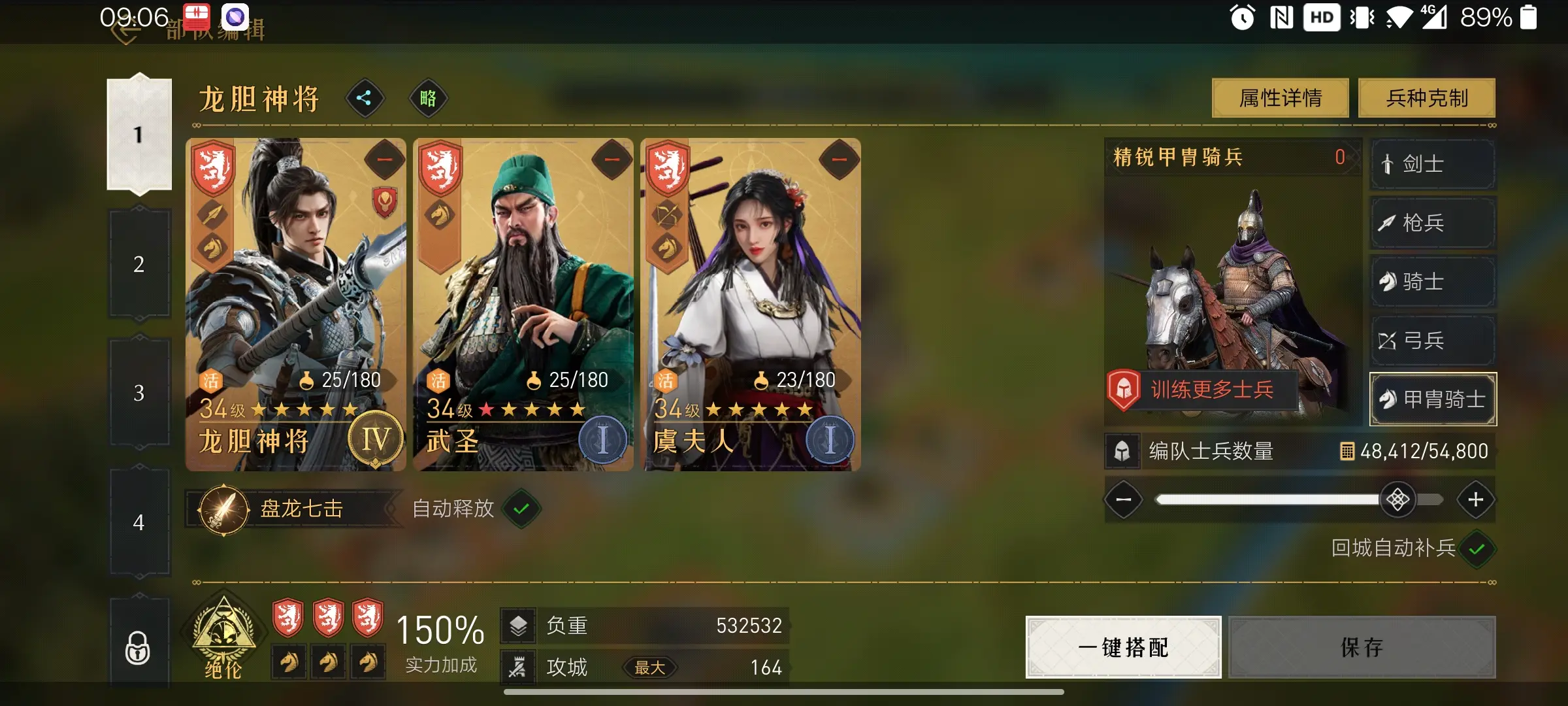Viewport: 1568px width, 706px height.
Task: Select the 骑士 (knight) unit type
Action: coord(1432,282)
